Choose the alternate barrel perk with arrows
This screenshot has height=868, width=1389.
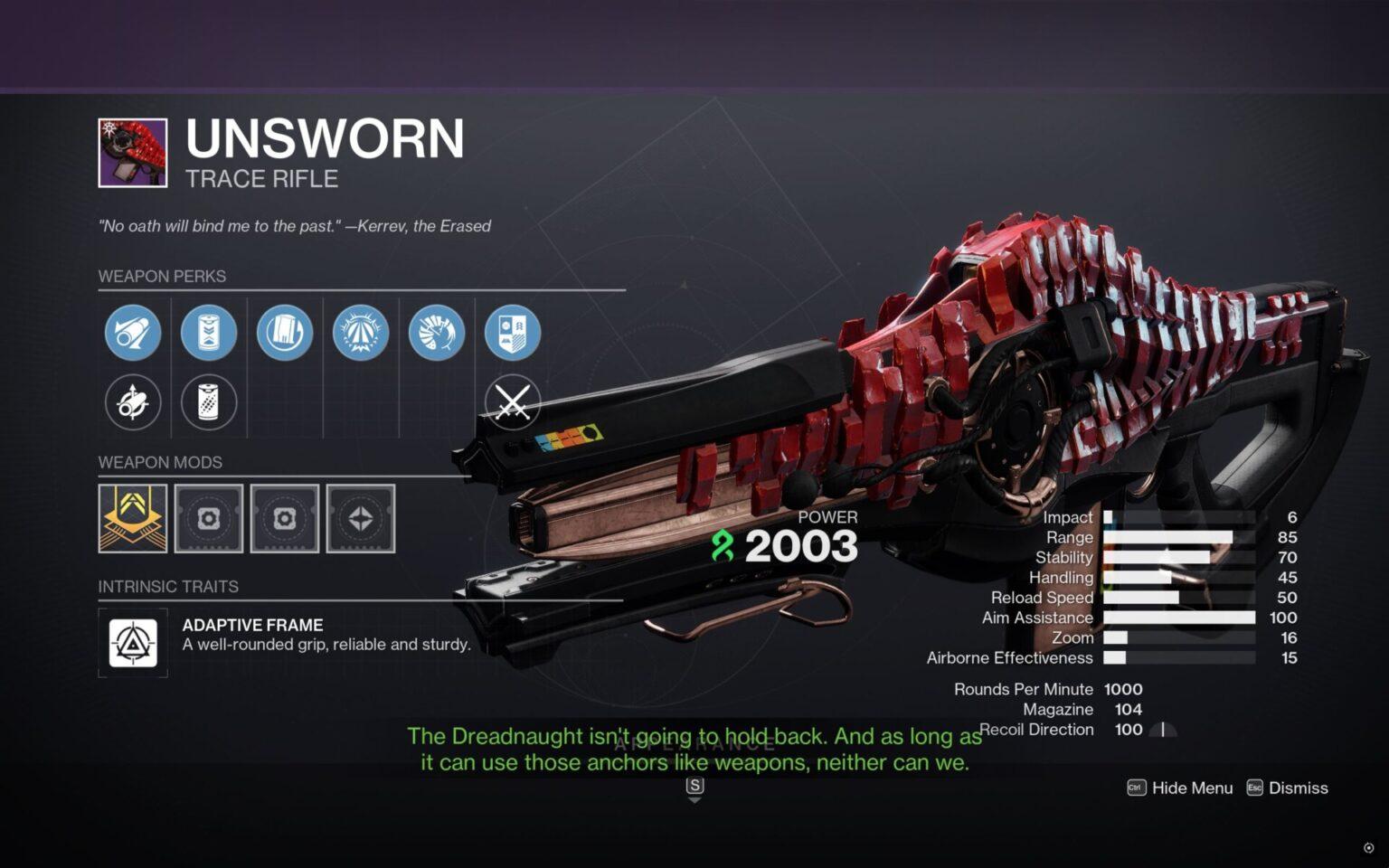(x=133, y=402)
